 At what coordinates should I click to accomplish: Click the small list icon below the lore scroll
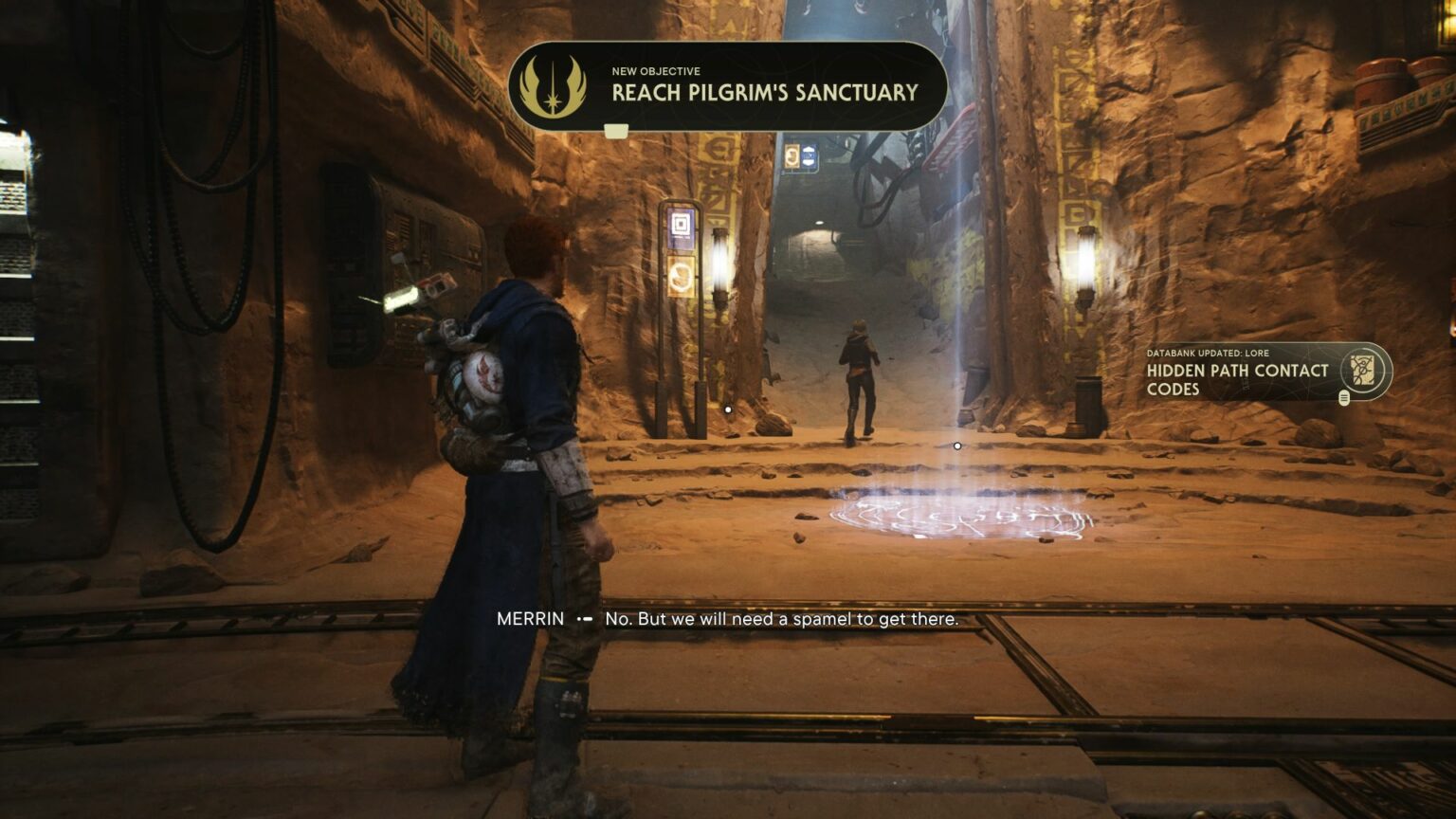pyautogui.click(x=1344, y=398)
